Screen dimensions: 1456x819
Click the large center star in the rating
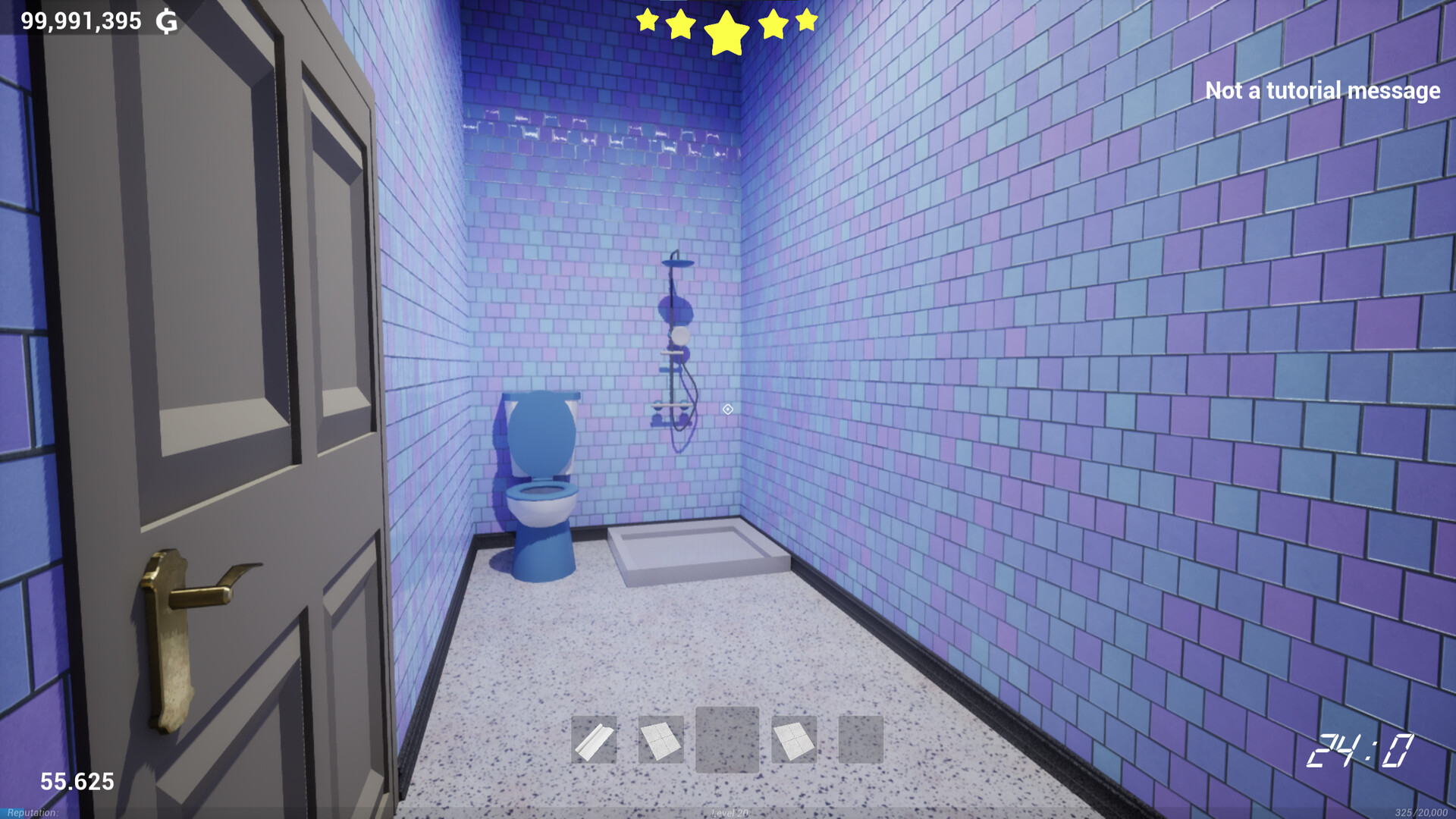[726, 32]
